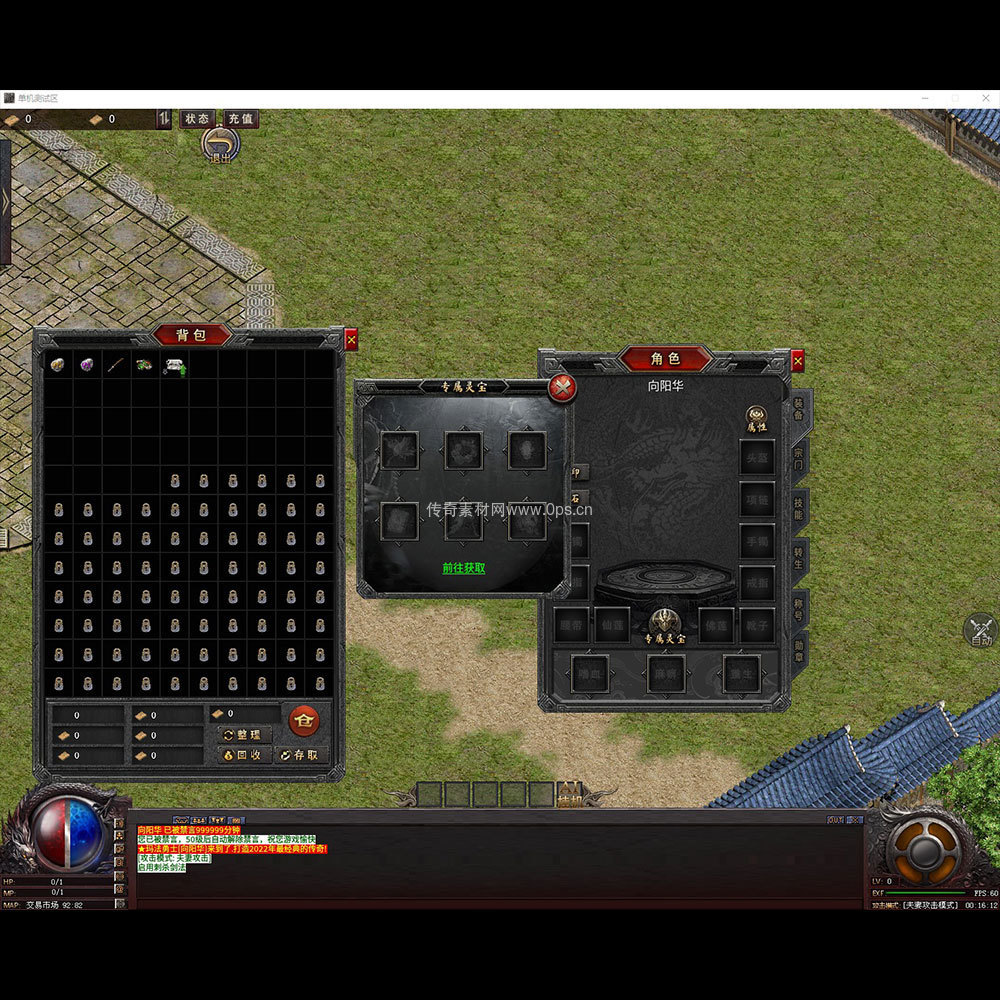Close the 角色 character window
The image size is (1000, 1000).
(x=797, y=361)
